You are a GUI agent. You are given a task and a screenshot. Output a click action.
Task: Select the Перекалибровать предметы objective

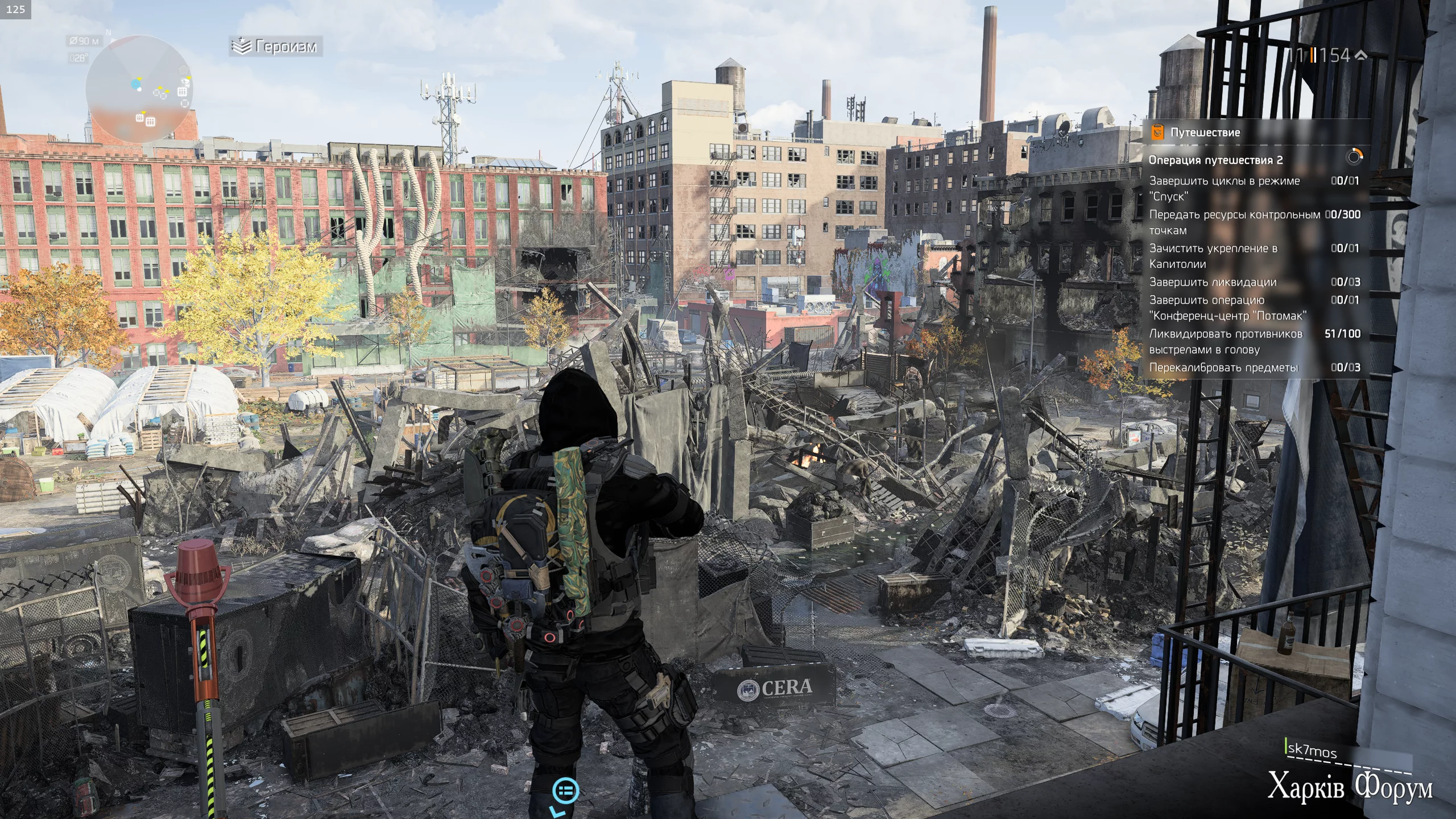click(1223, 367)
